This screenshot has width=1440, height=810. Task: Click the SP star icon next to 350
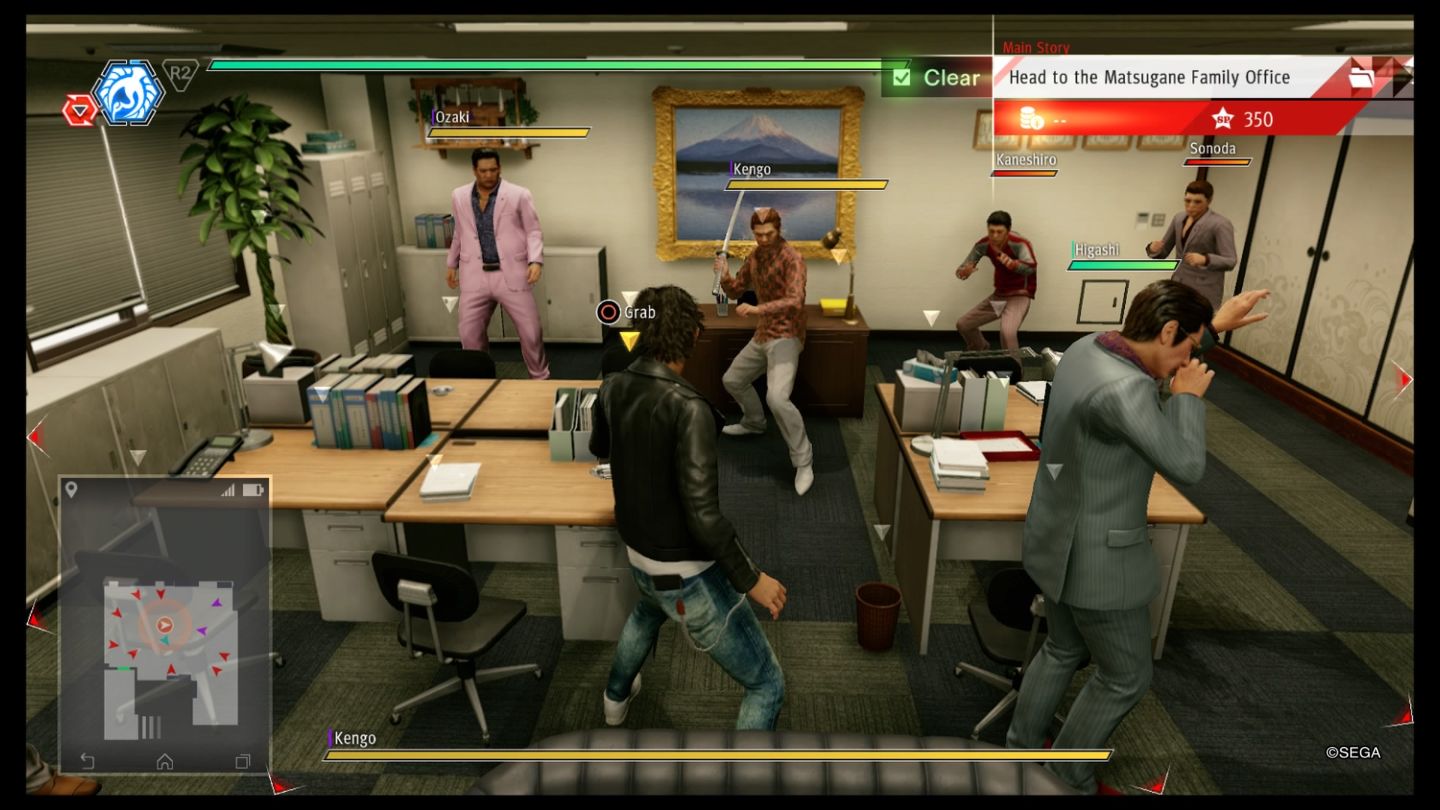(x=1222, y=119)
